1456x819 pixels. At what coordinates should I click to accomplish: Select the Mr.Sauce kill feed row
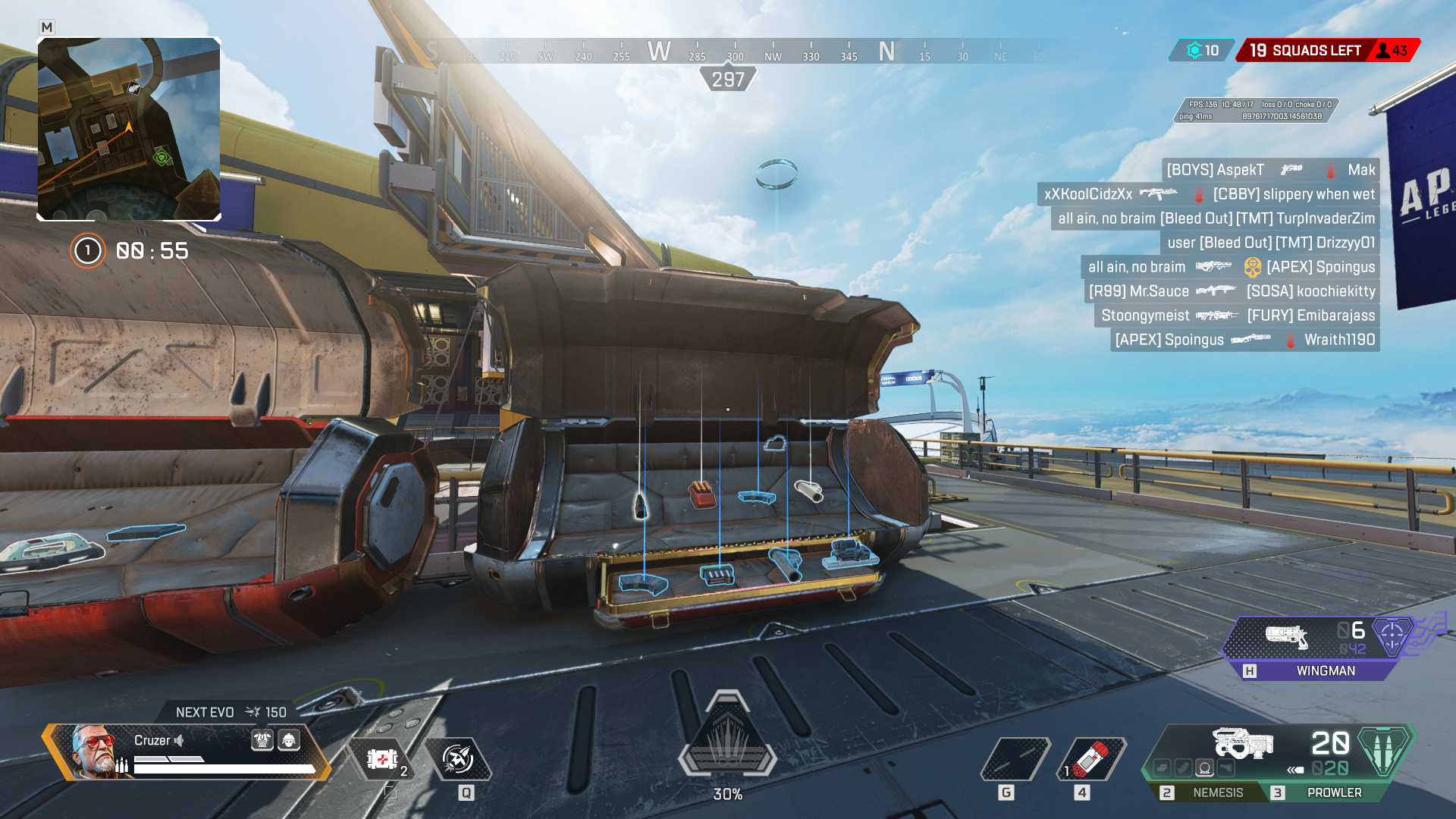point(1232,291)
